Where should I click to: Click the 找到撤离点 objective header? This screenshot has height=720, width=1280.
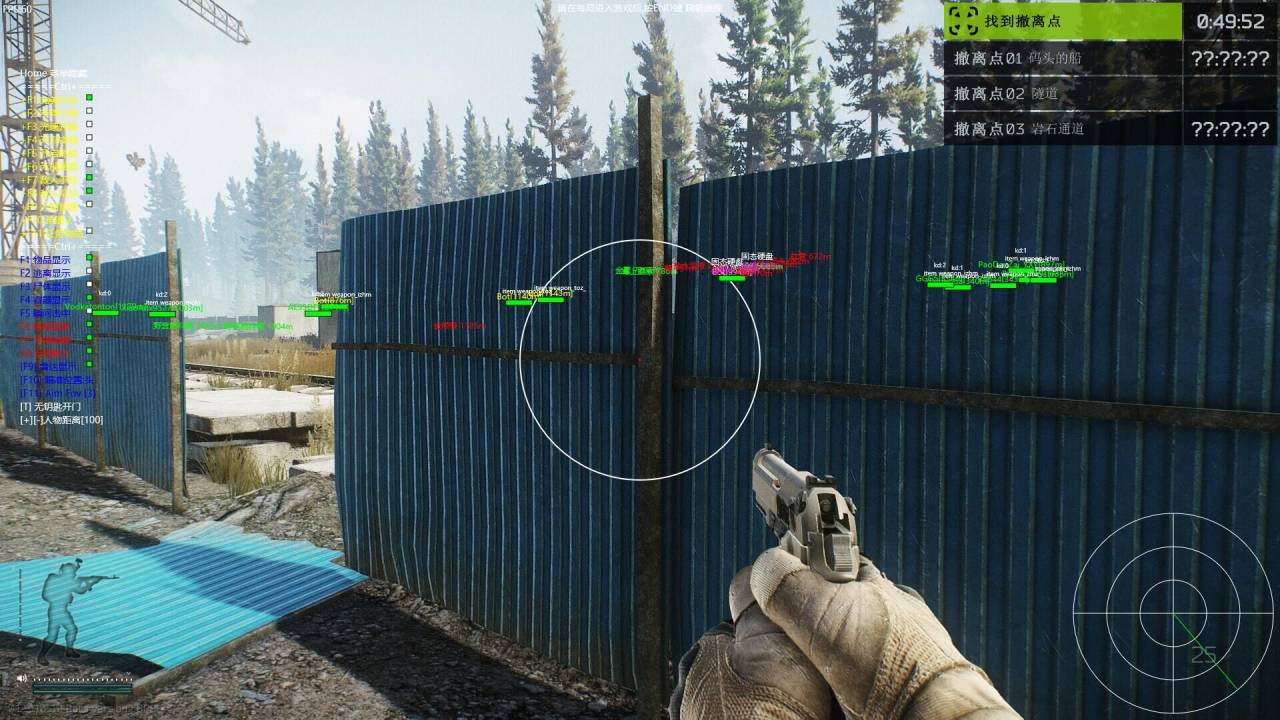(1062, 21)
